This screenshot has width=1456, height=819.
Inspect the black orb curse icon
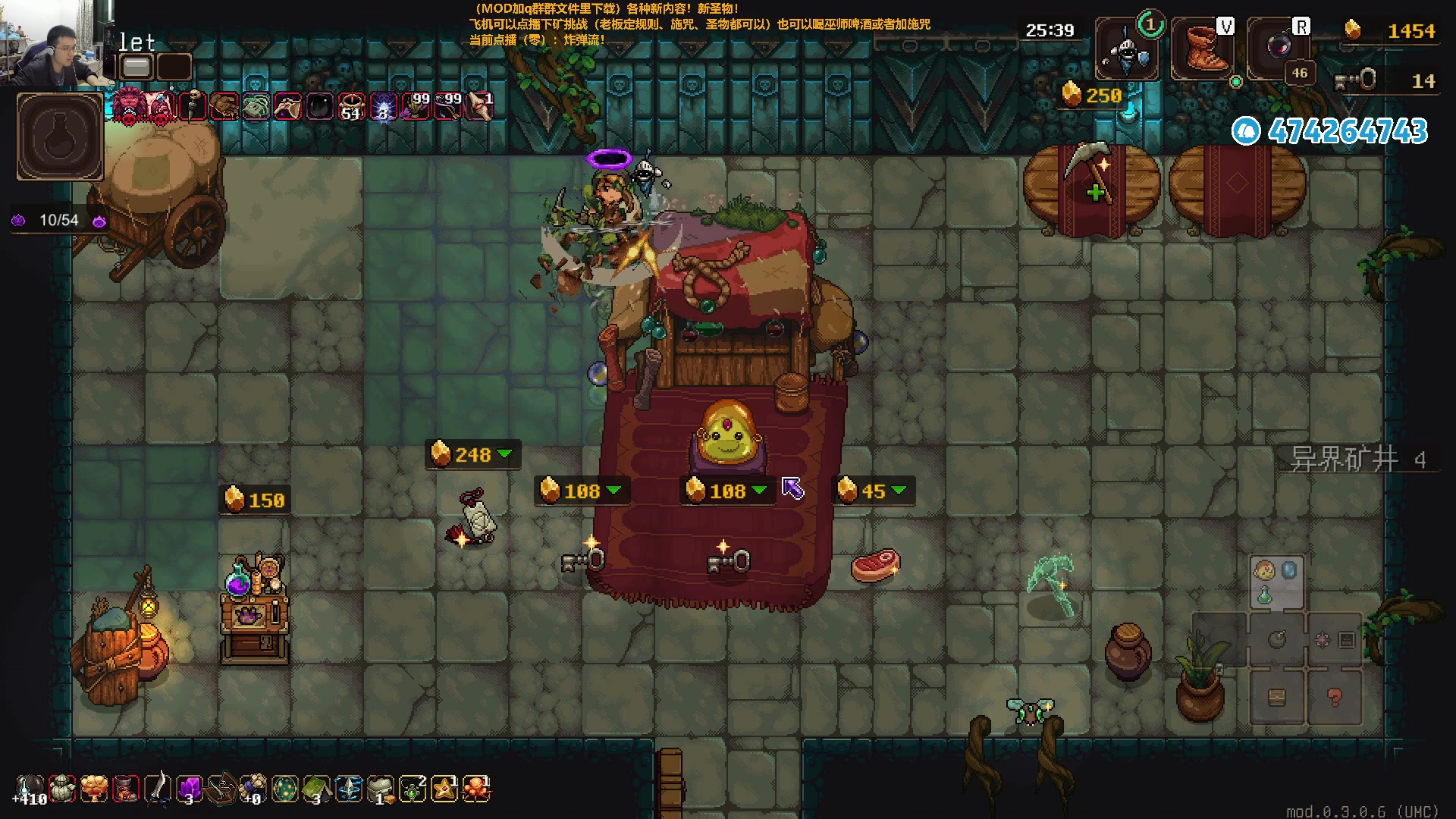click(319, 107)
